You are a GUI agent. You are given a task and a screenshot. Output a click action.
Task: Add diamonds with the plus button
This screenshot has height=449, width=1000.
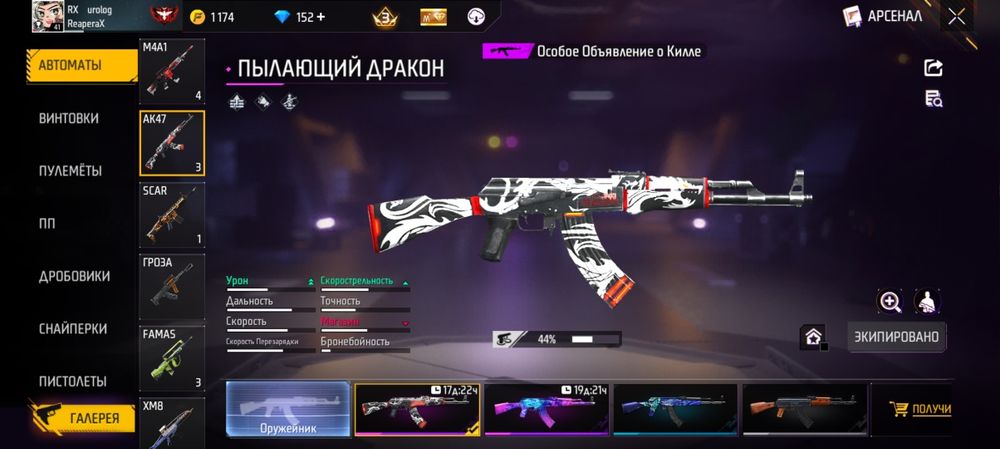pyautogui.click(x=321, y=17)
